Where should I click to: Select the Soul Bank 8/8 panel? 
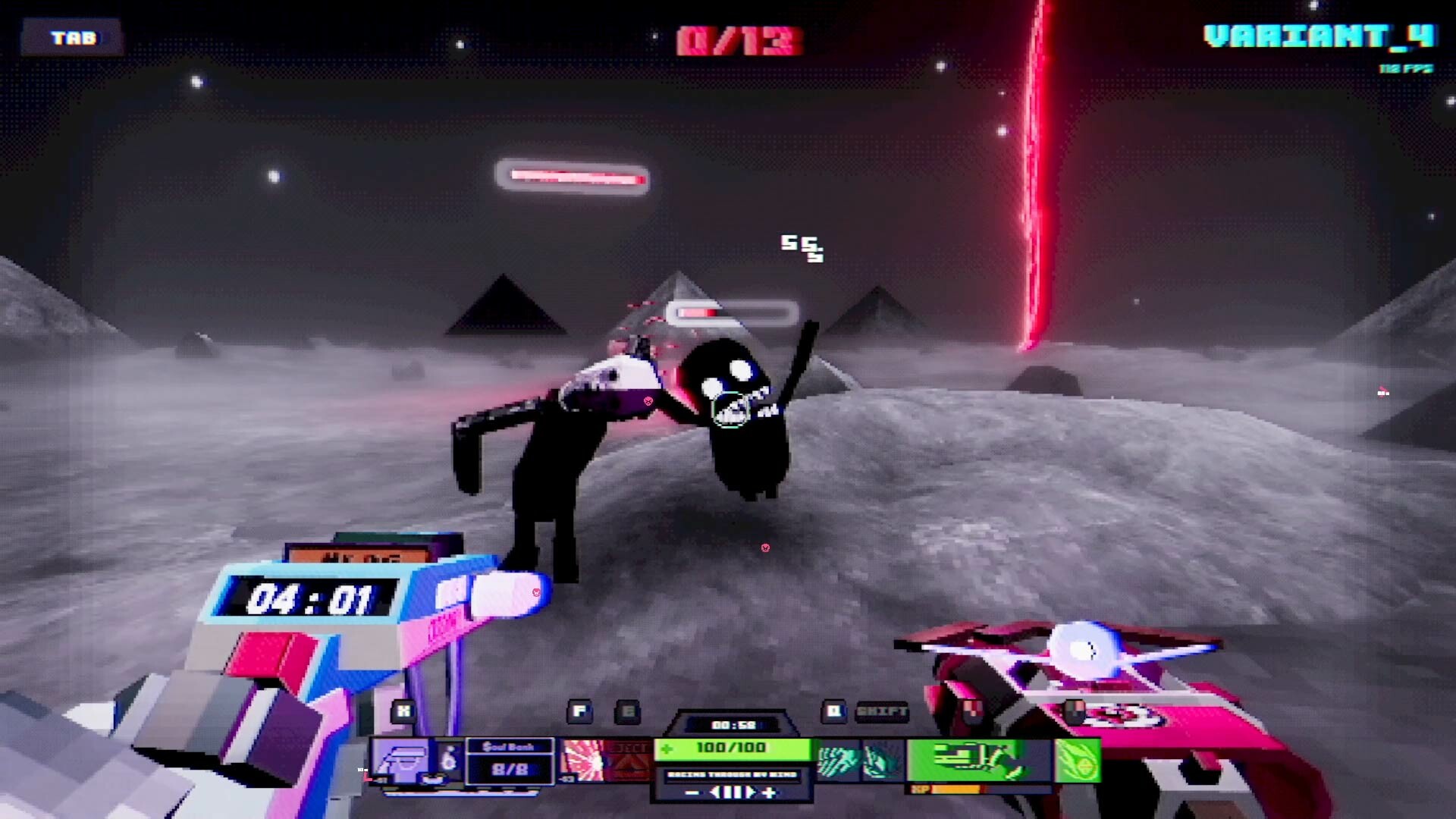pyautogui.click(x=509, y=760)
